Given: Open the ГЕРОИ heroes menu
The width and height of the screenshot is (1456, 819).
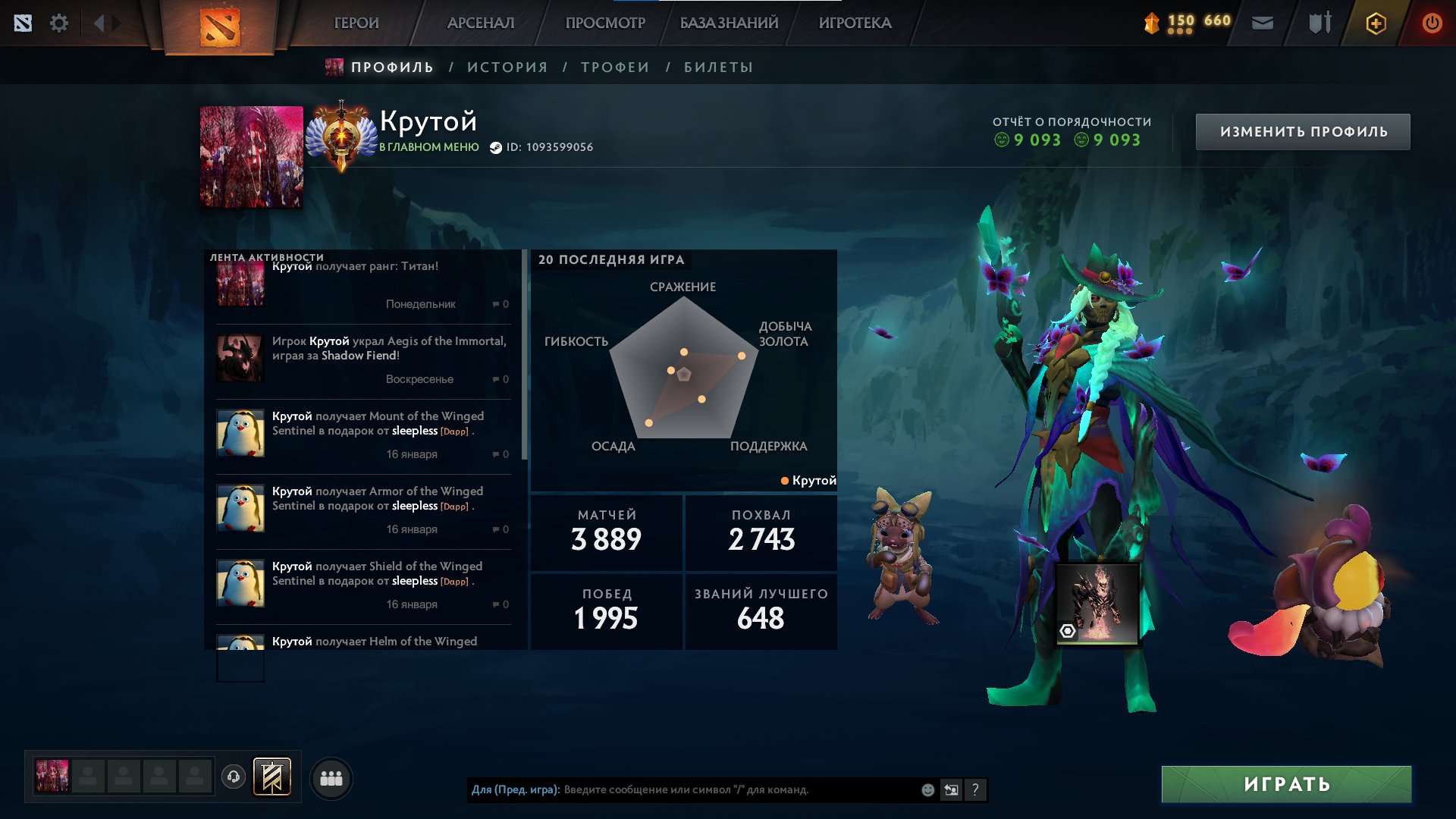Looking at the screenshot, I should pos(356,23).
